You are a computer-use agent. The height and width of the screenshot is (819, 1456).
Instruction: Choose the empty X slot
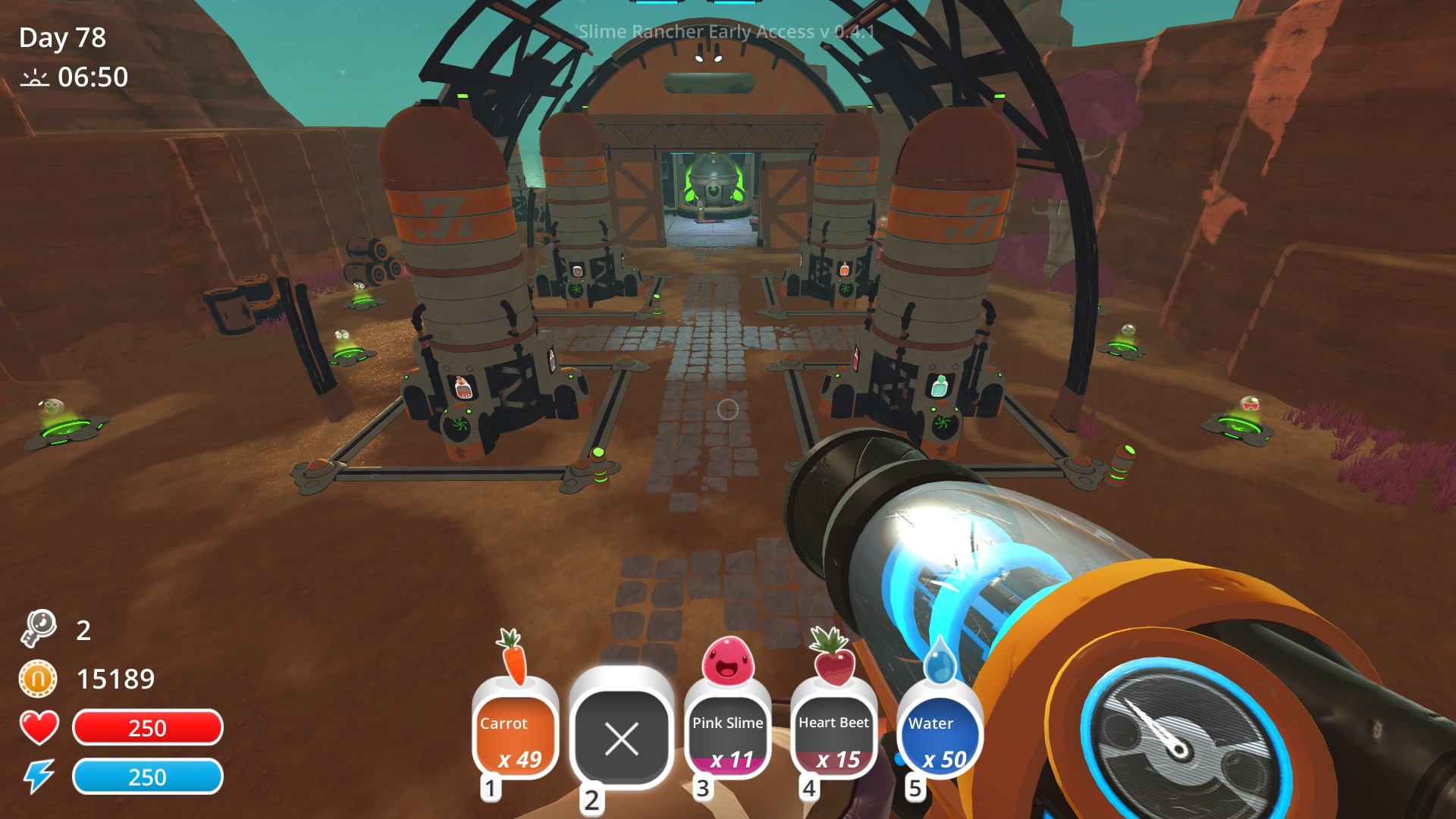(x=622, y=737)
